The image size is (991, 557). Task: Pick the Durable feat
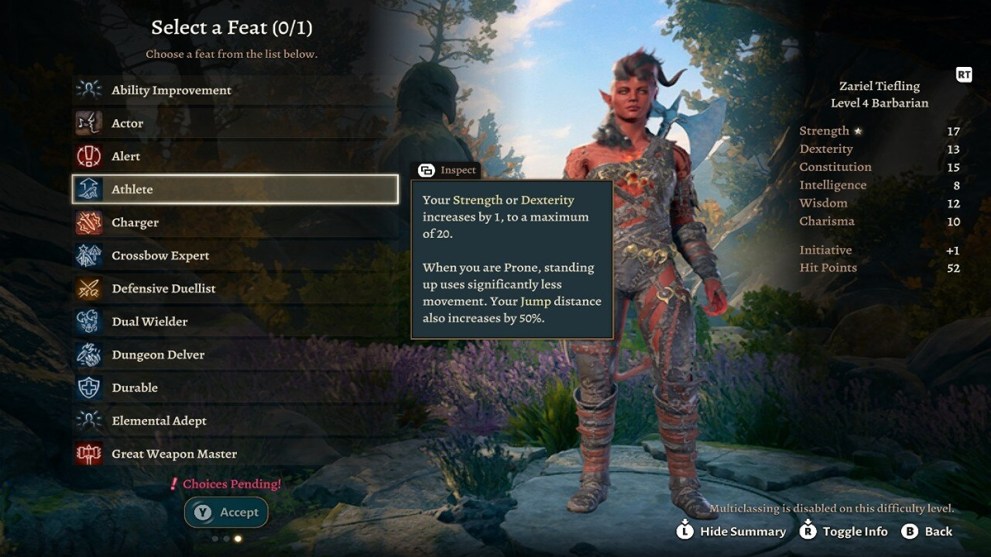click(x=134, y=387)
